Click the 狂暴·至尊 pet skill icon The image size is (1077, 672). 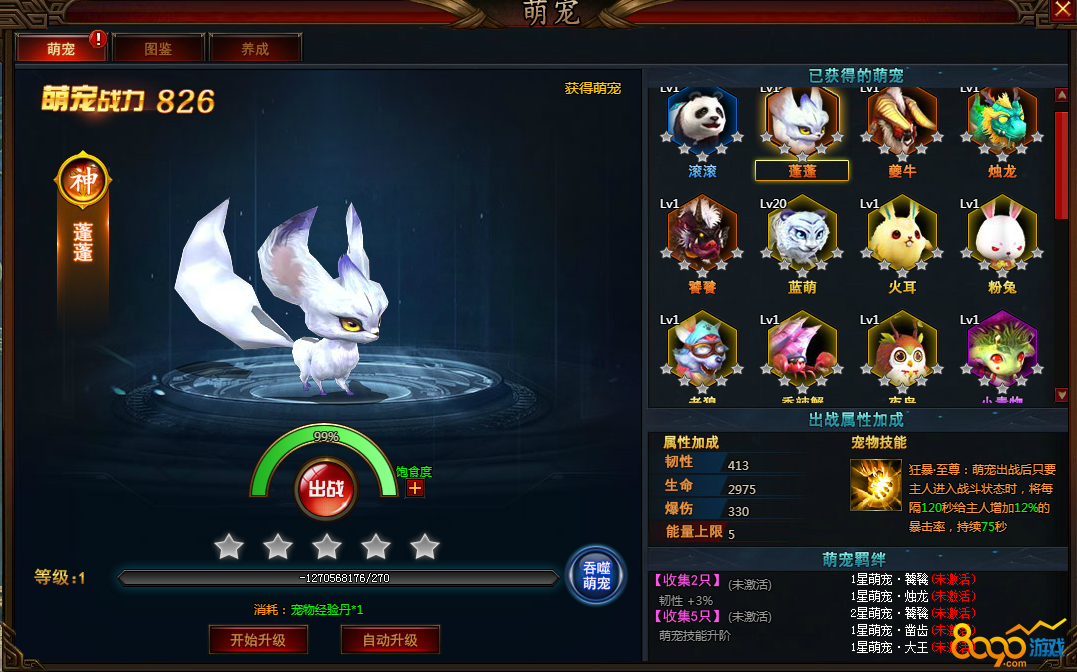876,484
